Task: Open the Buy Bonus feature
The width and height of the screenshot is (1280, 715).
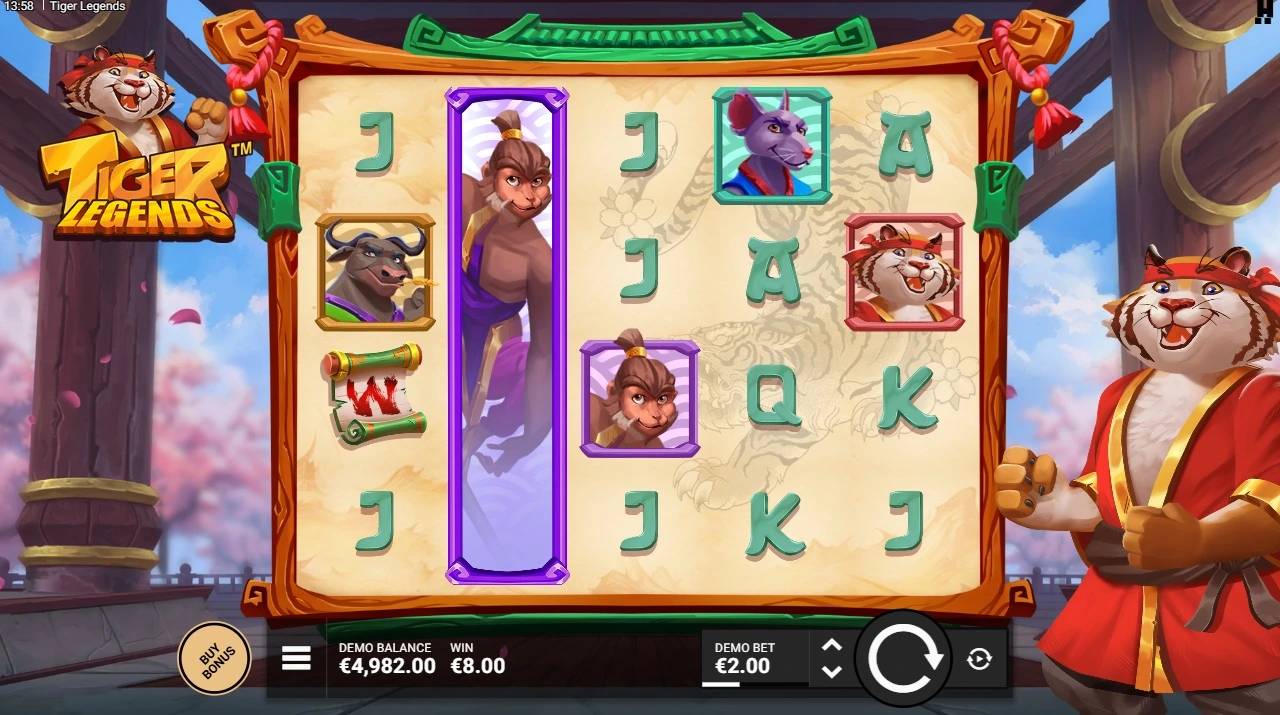Action: coord(214,658)
